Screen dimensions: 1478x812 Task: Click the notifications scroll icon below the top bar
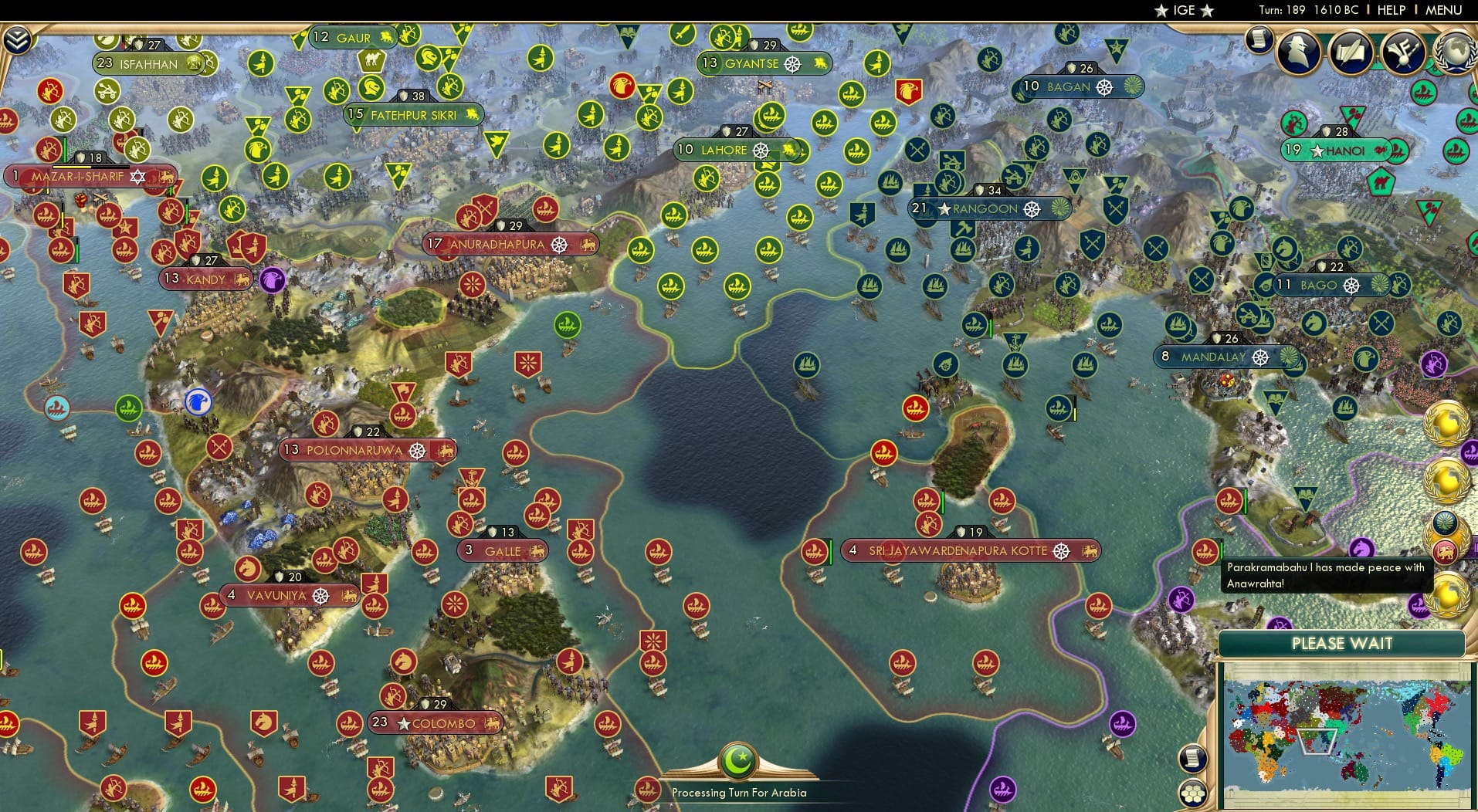pos(1259,40)
